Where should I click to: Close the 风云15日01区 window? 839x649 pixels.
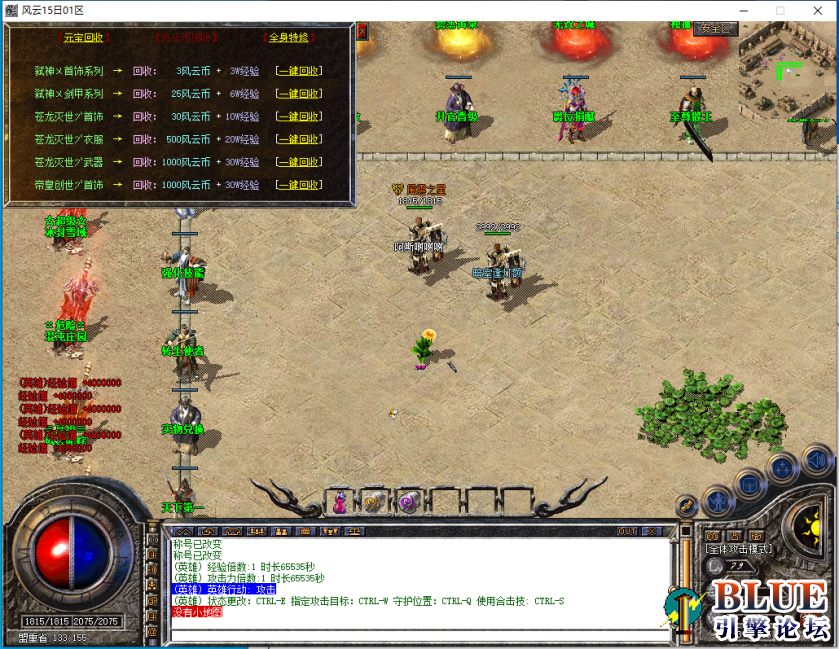821,10
